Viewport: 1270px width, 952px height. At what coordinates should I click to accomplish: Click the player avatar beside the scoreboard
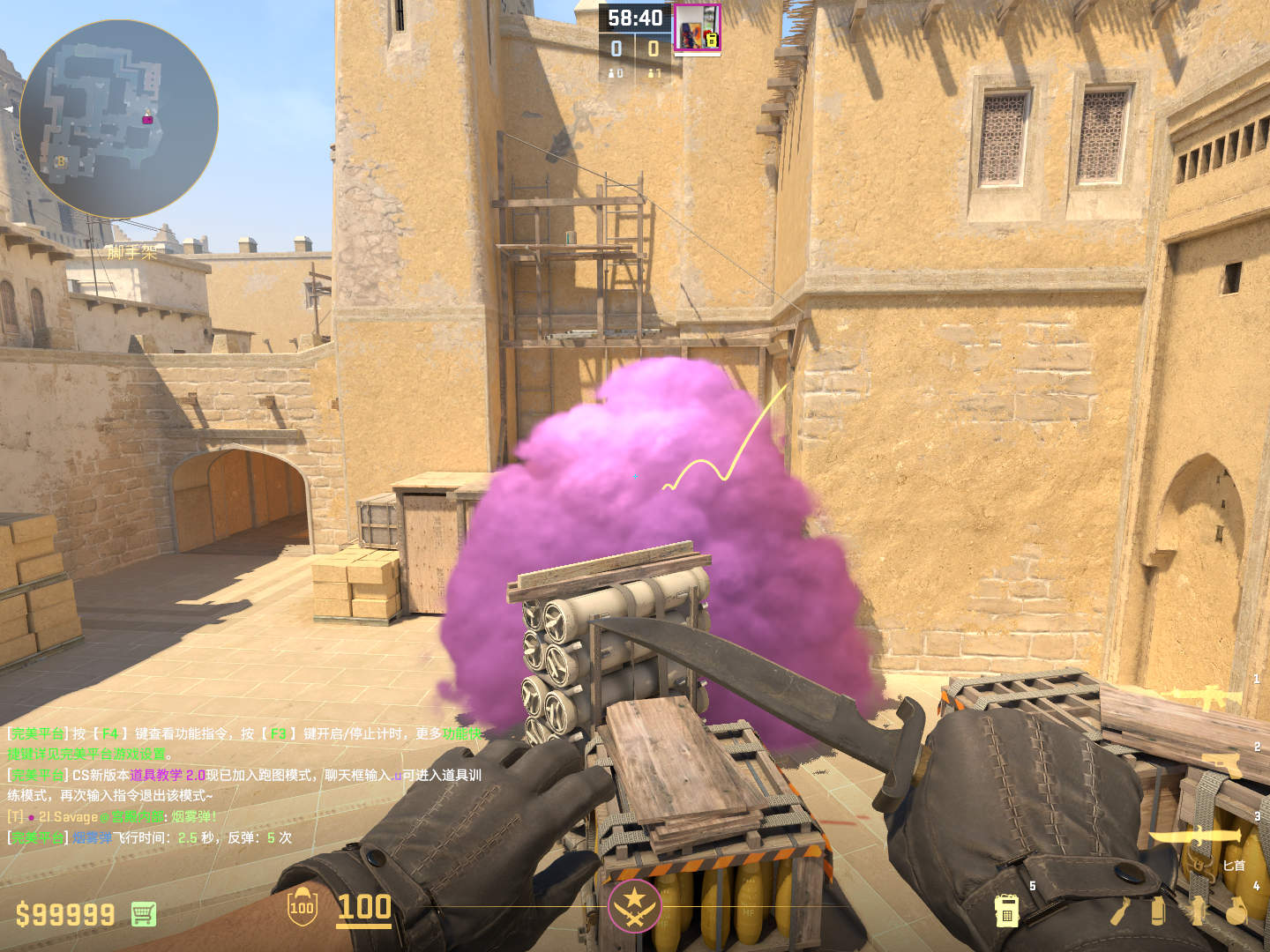[697, 28]
